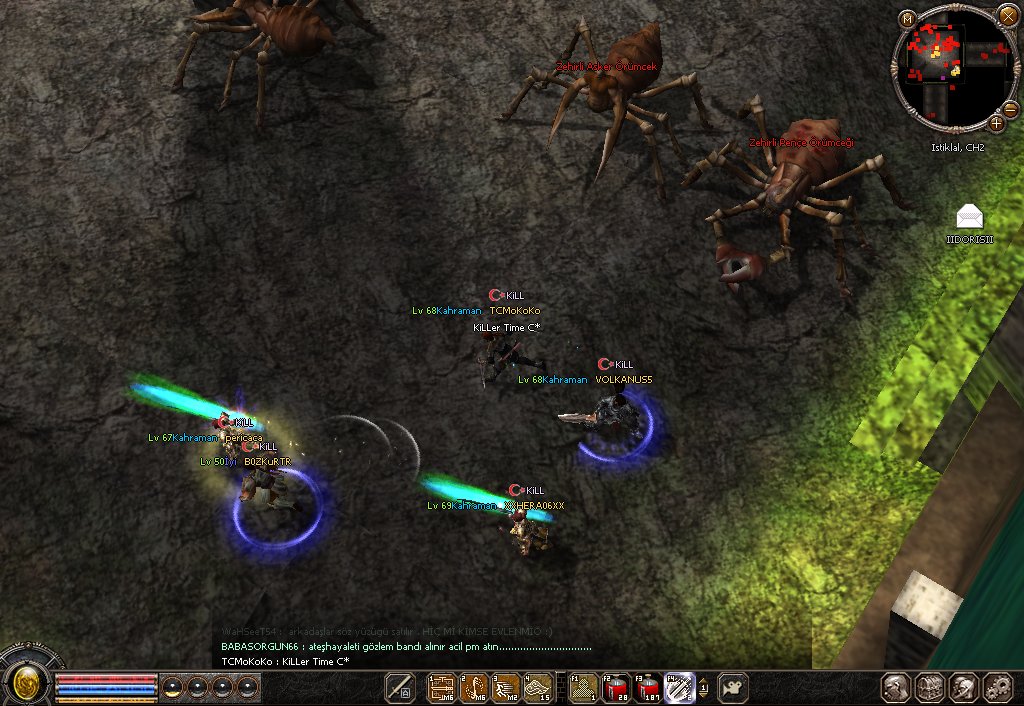This screenshot has height=706, width=1024.
Task: Open the inventory chest button
Action: (932, 687)
